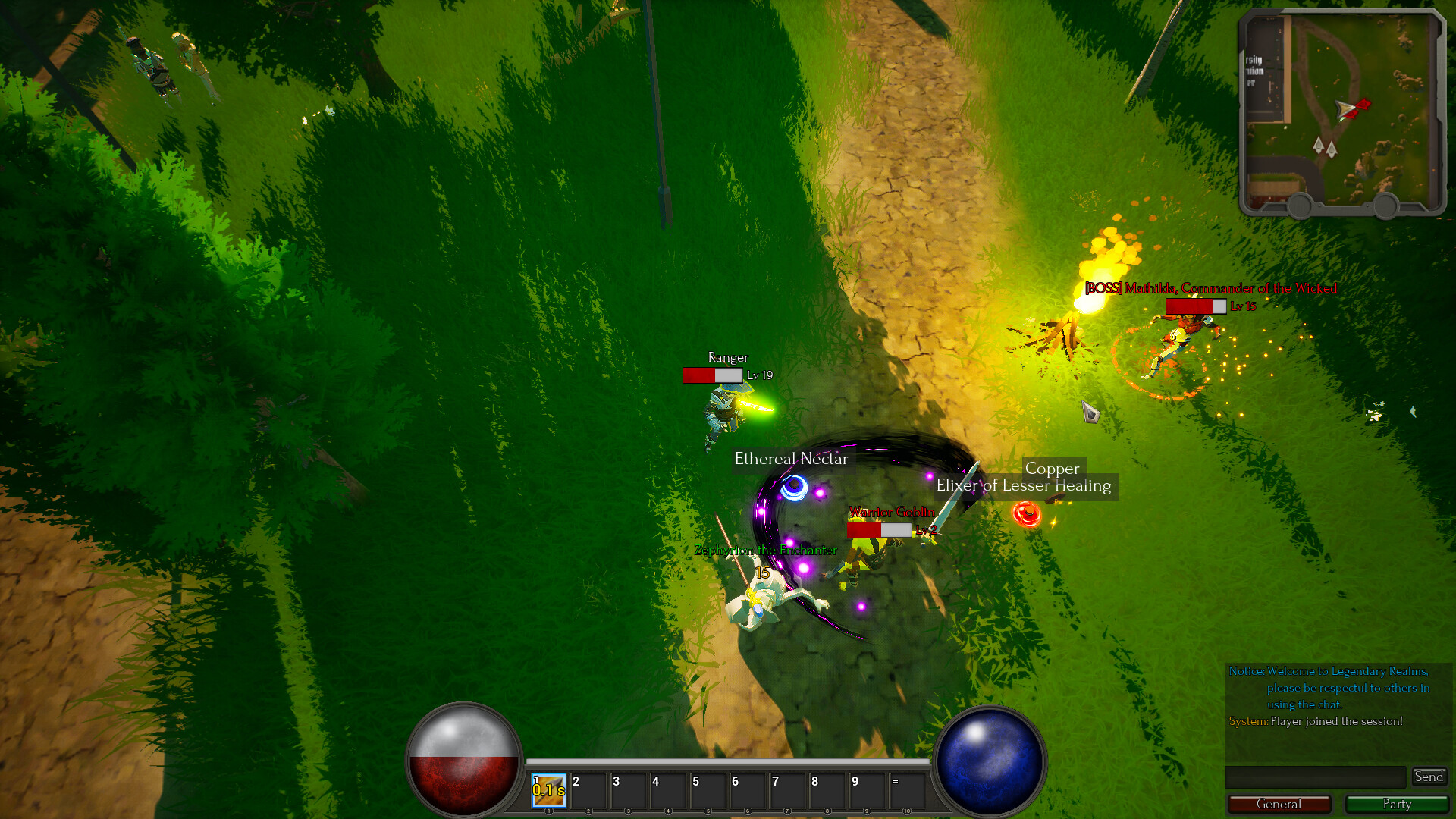Switch to the General chat channel

pyautogui.click(x=1279, y=805)
